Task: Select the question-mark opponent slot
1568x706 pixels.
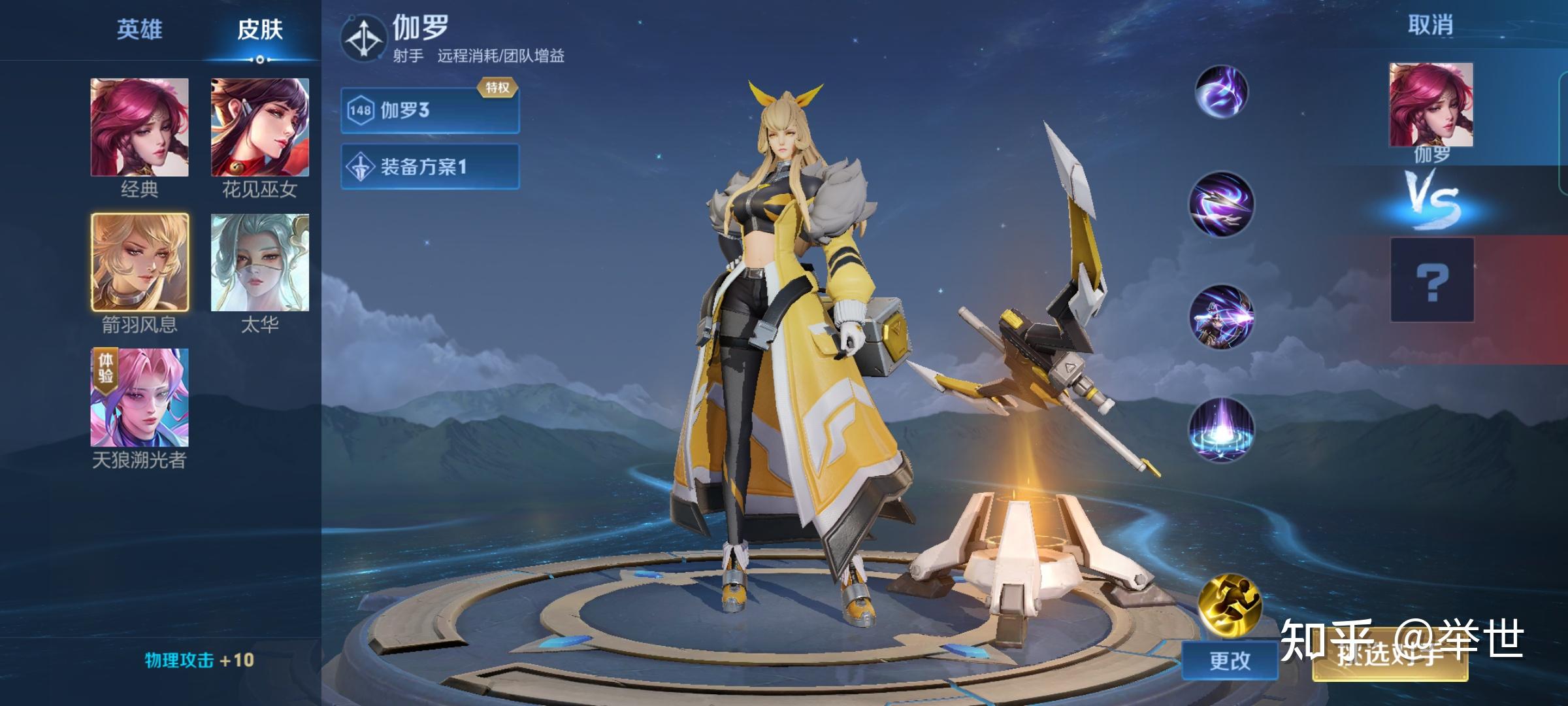Action: (x=1431, y=280)
